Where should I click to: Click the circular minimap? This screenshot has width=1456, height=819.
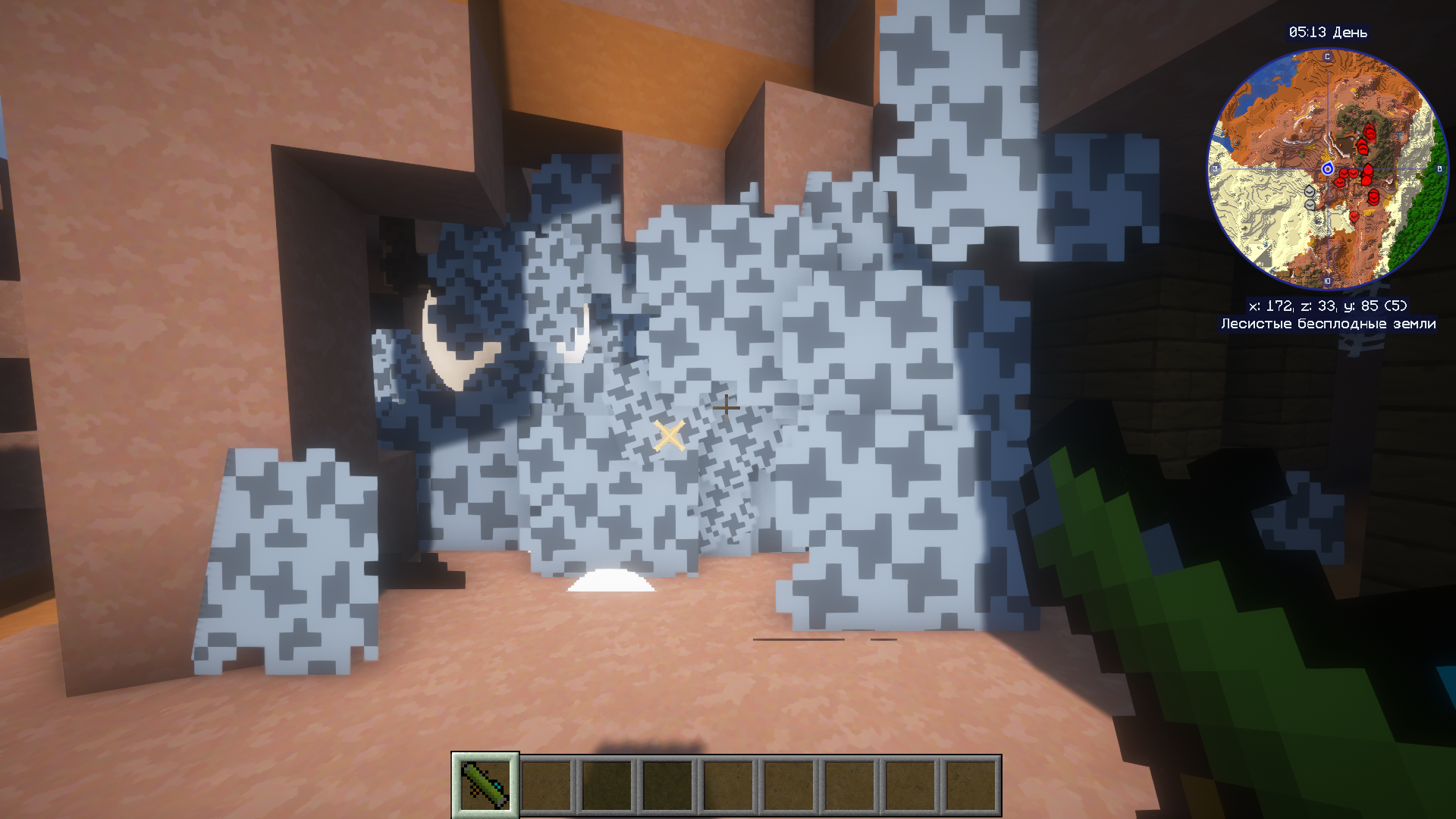click(x=1327, y=169)
